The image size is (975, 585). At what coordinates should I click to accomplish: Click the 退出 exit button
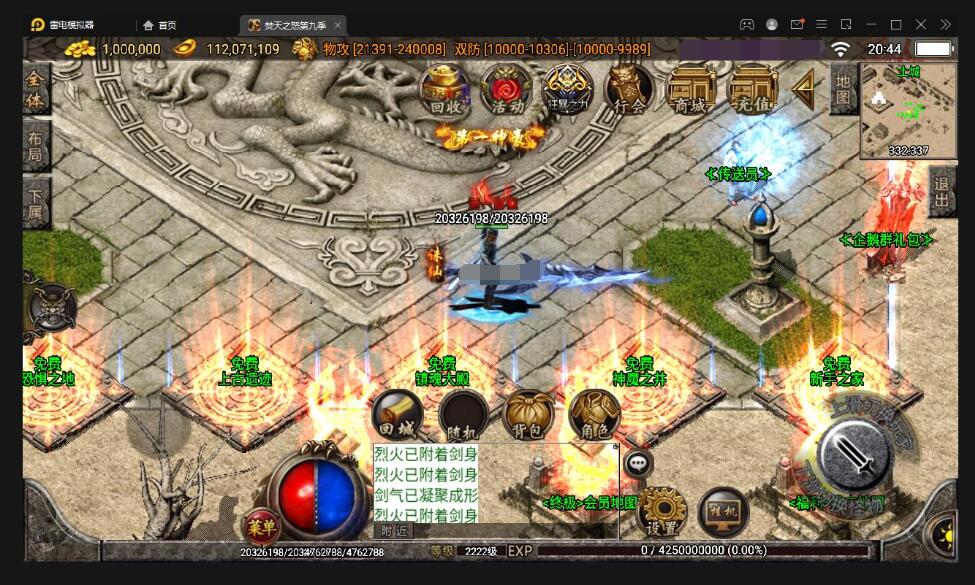(941, 191)
